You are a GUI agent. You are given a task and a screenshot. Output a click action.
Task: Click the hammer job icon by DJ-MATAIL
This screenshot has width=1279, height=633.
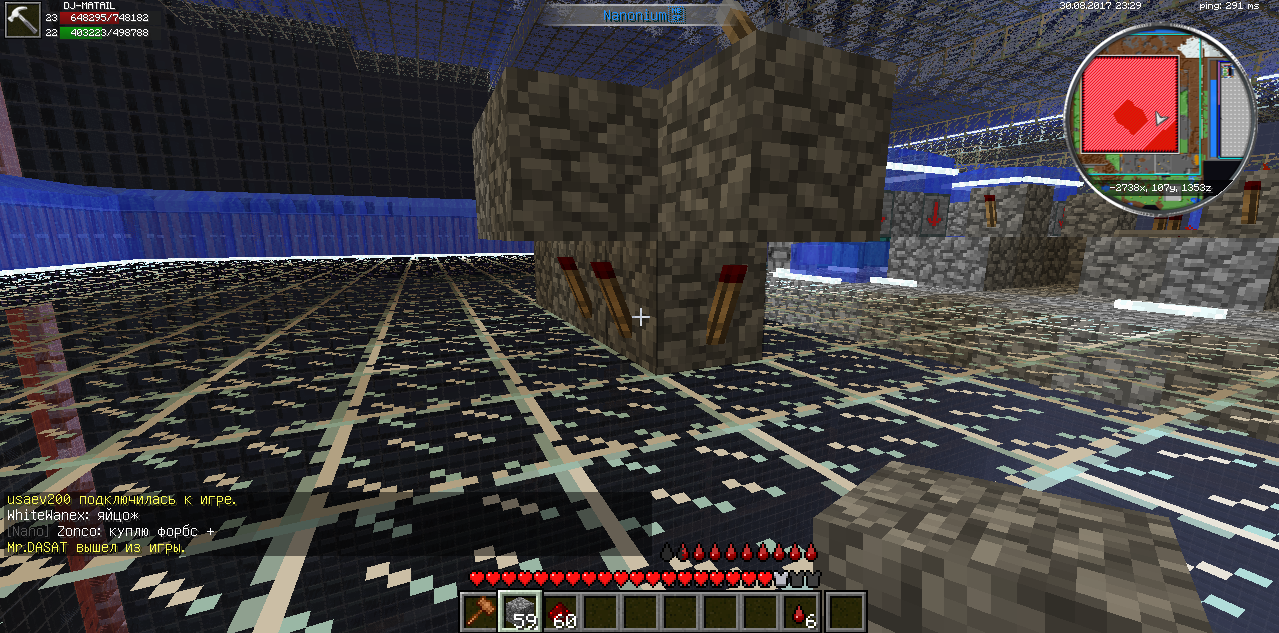pyautogui.click(x=21, y=18)
